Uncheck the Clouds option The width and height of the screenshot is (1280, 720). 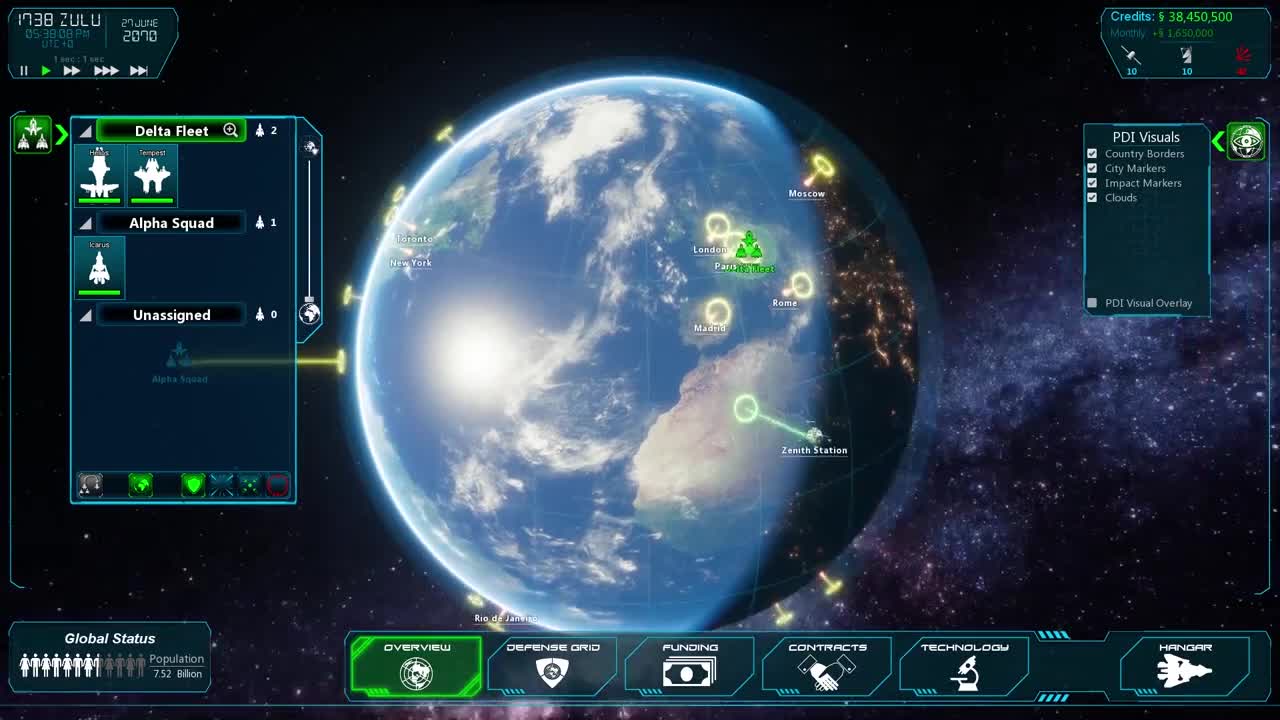click(1094, 197)
